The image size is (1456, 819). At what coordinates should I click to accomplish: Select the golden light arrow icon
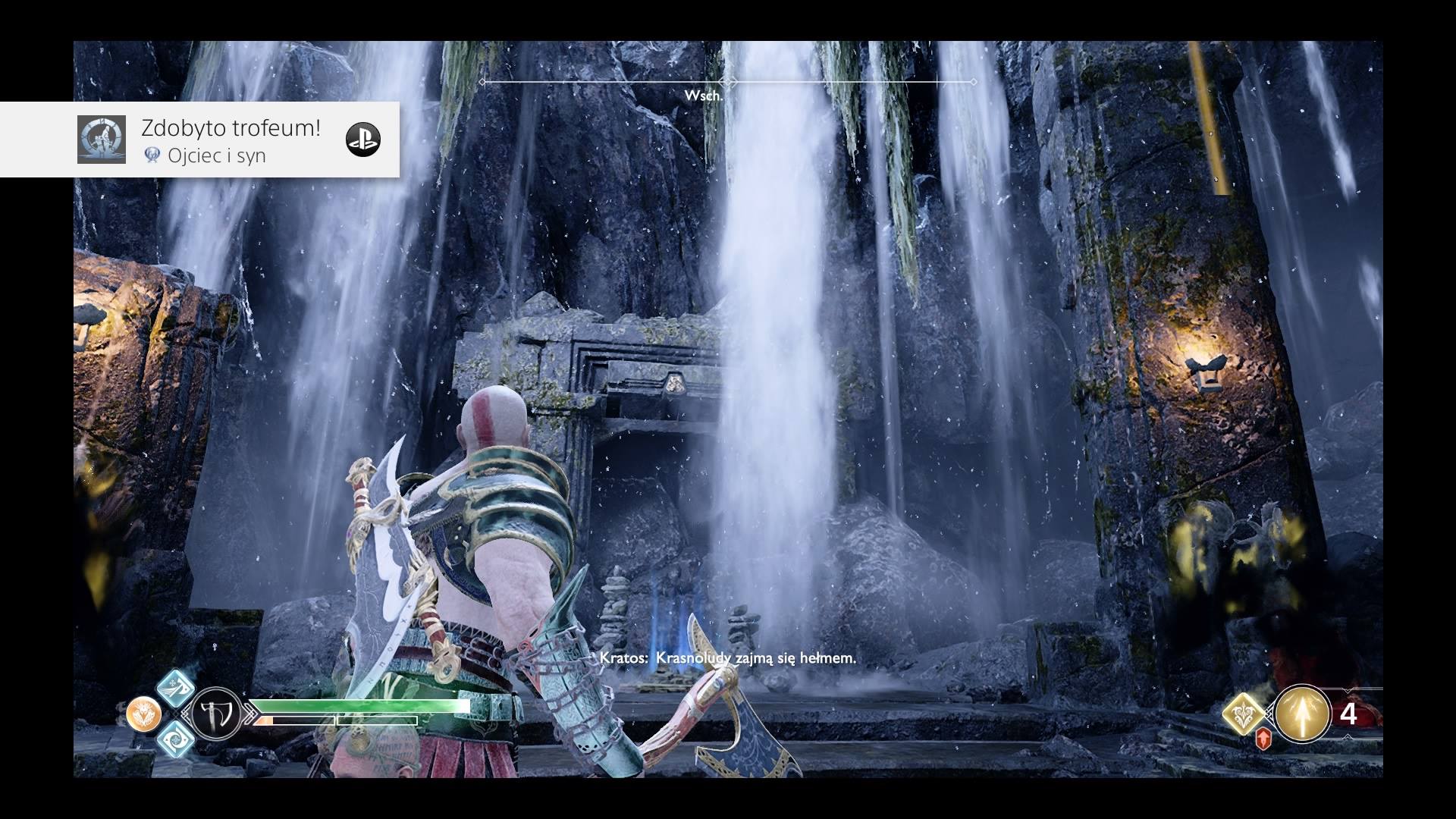pos(1302,714)
